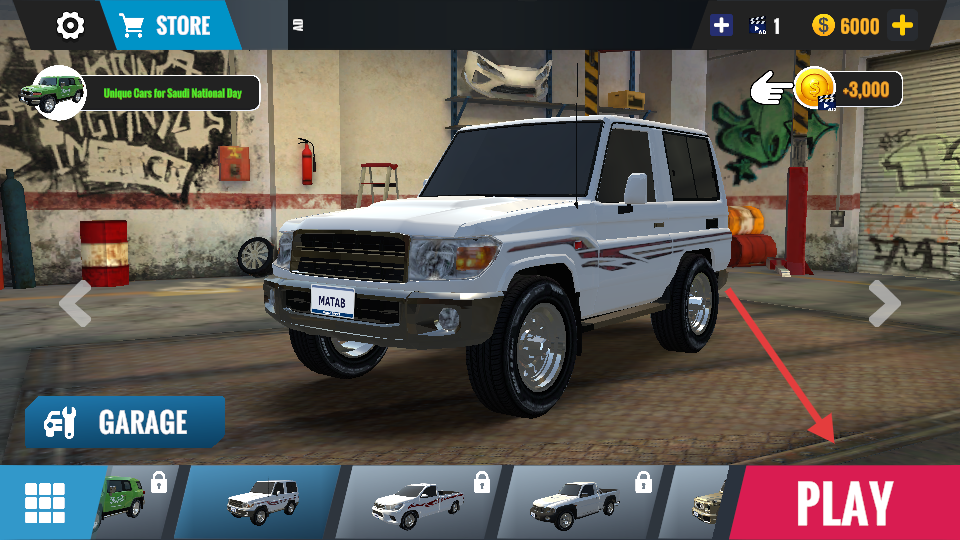Show the previous car with the left arrow
This screenshot has height=540, width=960.
click(x=75, y=303)
